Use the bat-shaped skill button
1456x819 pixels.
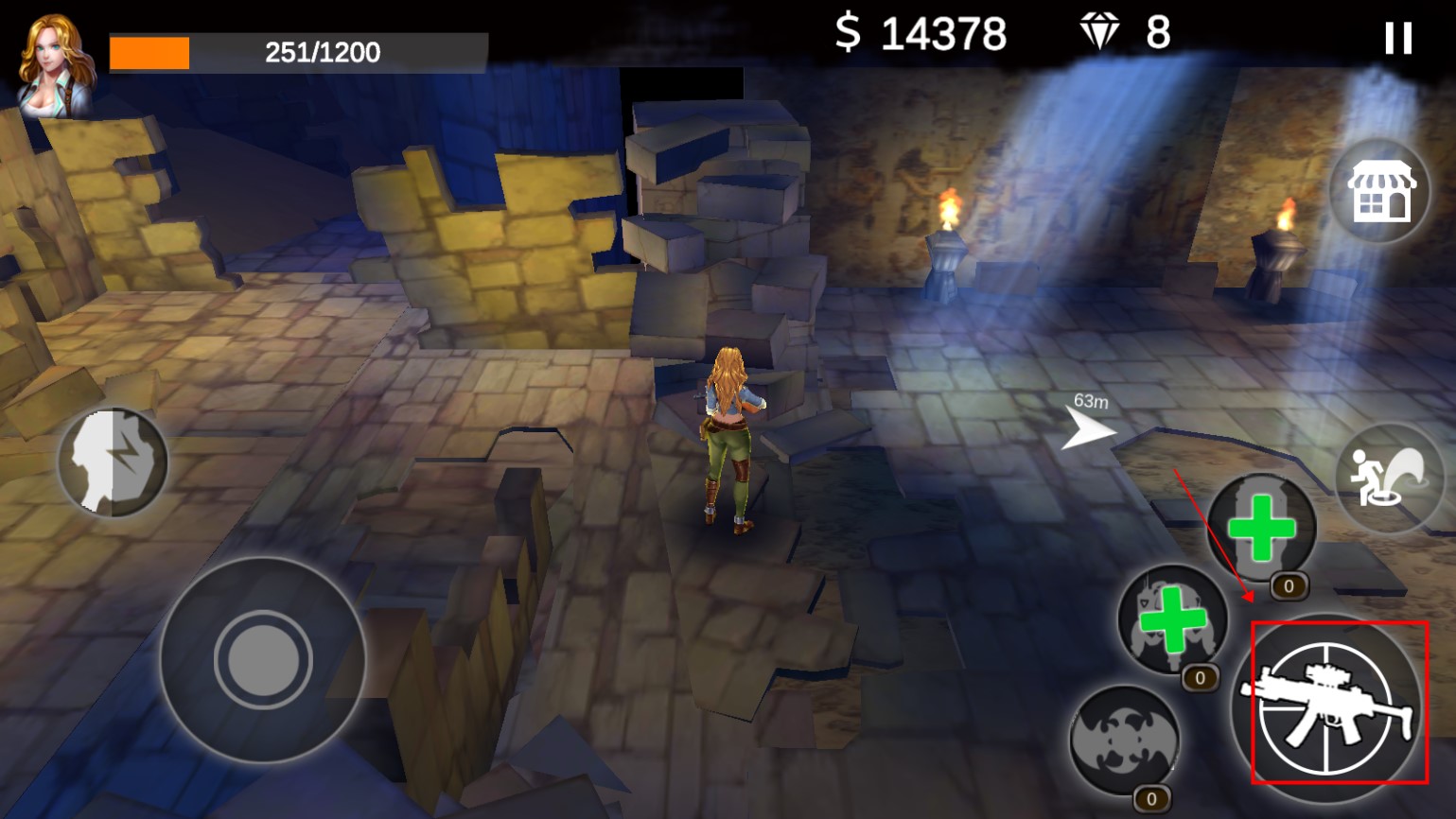1125,740
